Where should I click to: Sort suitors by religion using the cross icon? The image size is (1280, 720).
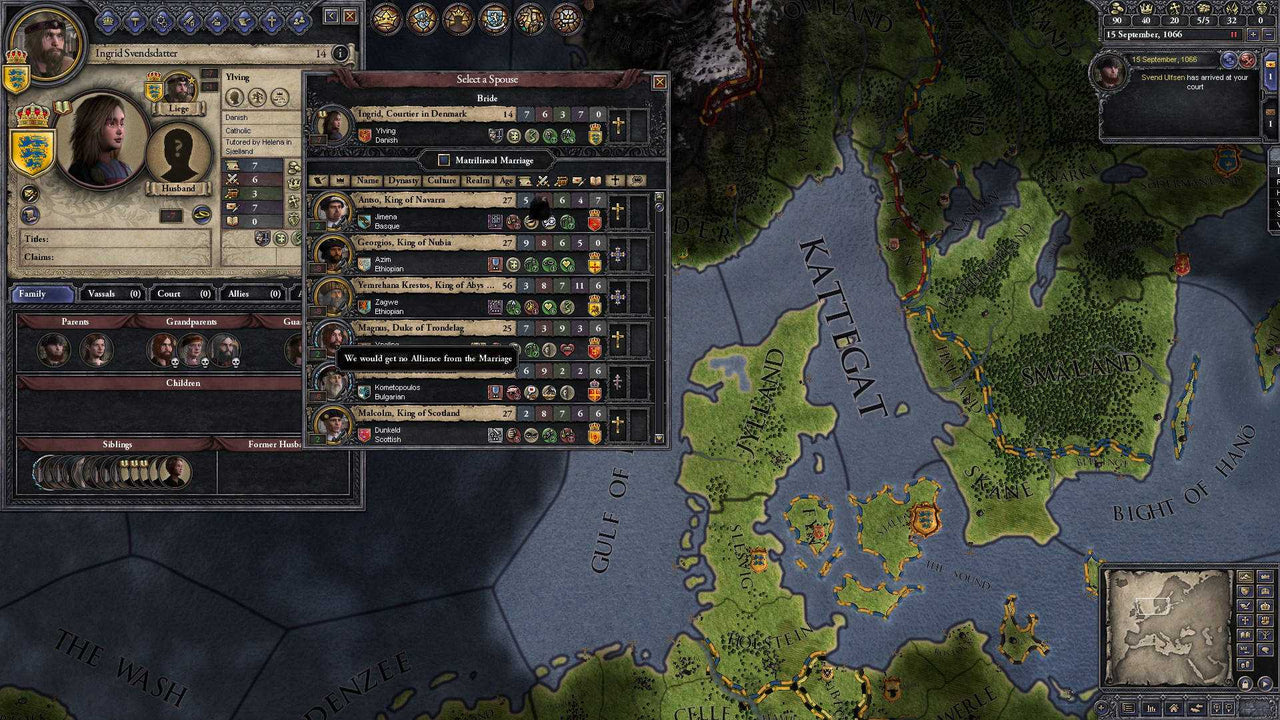coord(616,181)
